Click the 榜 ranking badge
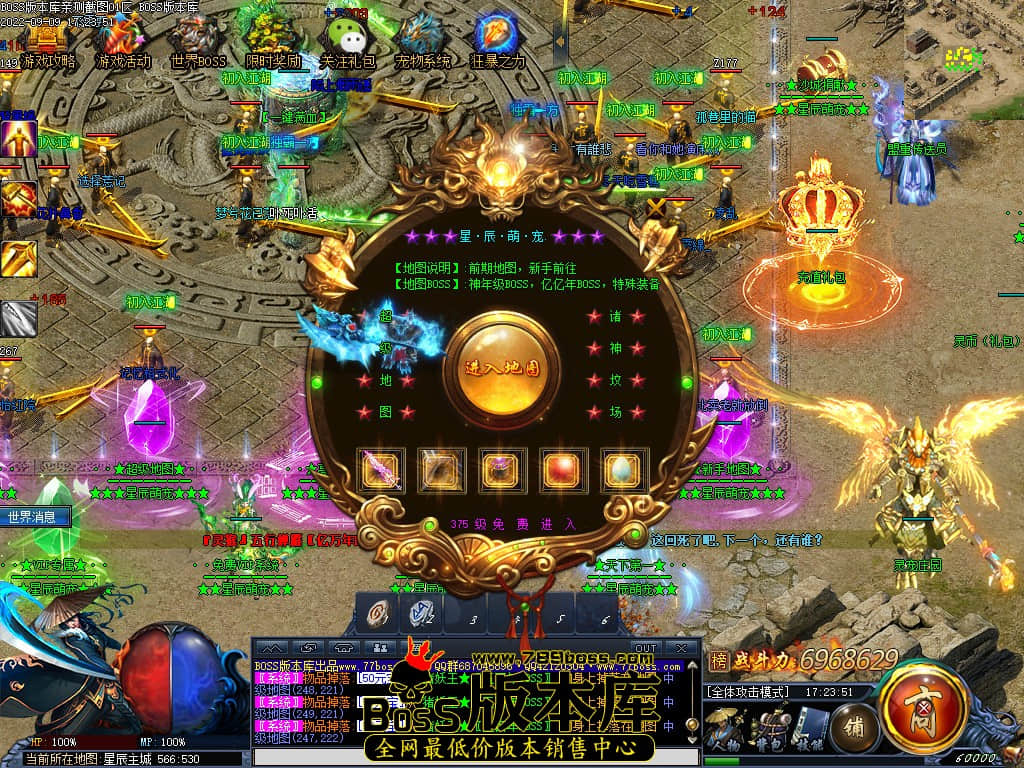This screenshot has height=768, width=1024. click(718, 660)
